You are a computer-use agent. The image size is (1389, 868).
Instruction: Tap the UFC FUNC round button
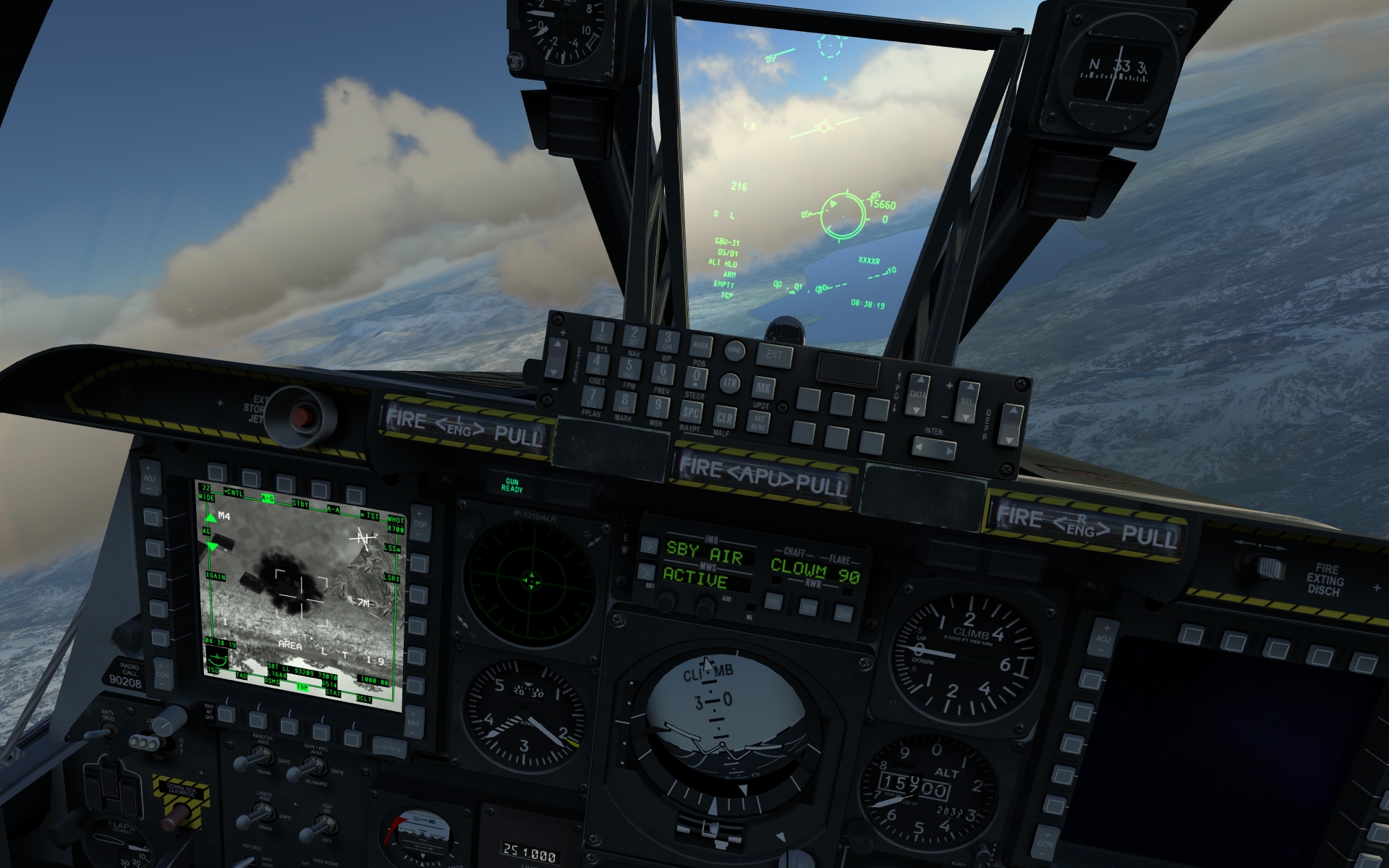point(734,350)
